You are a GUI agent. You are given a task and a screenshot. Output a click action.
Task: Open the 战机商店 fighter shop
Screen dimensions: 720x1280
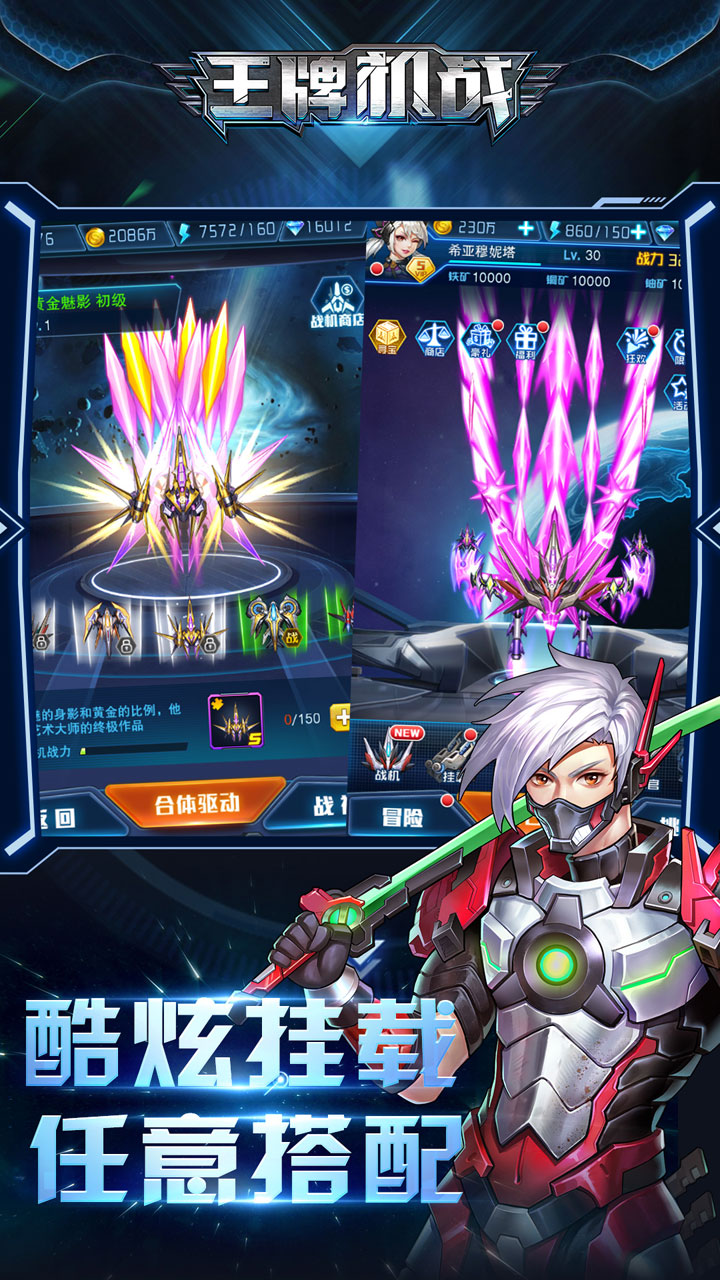[334, 304]
